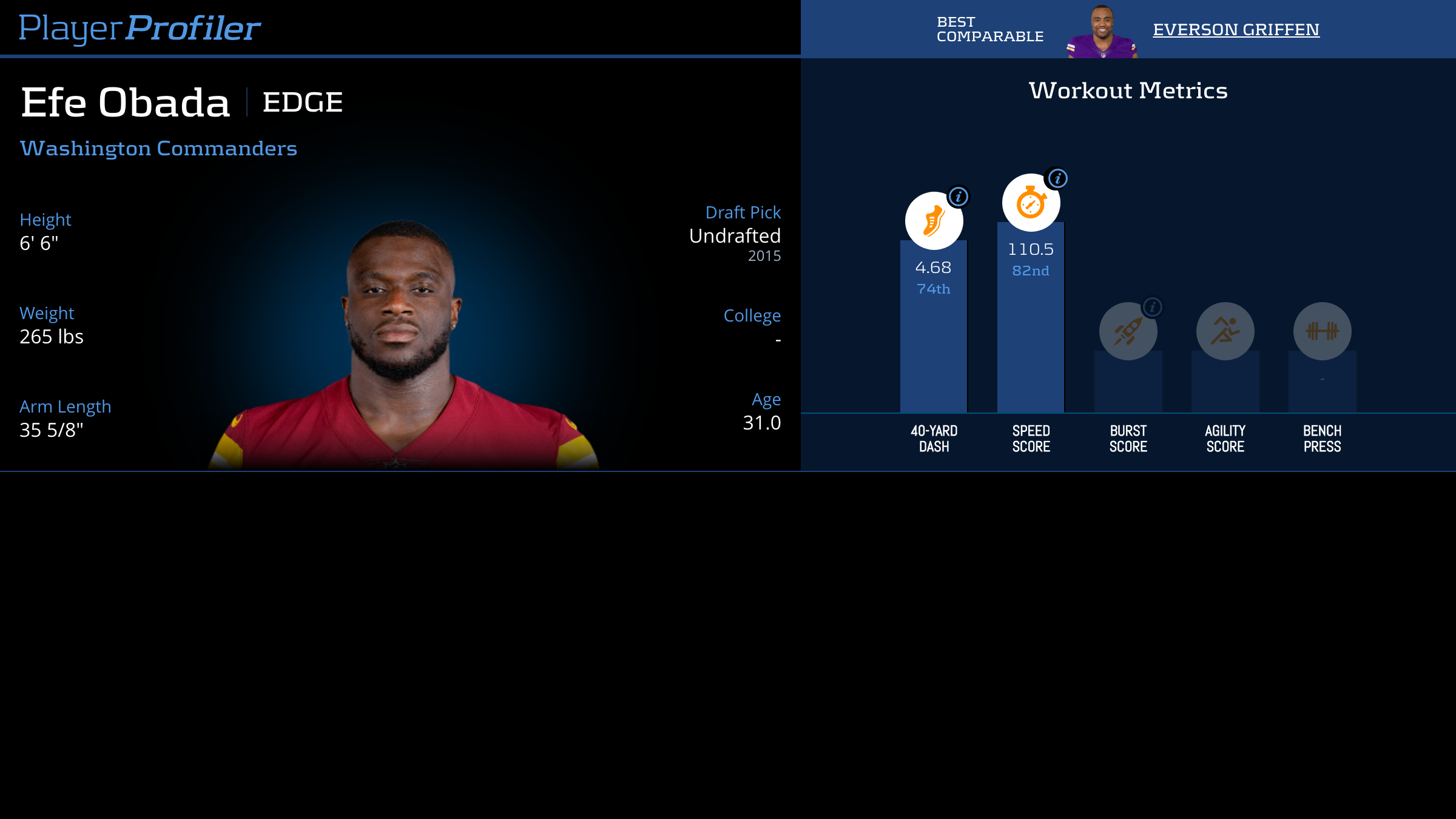Image resolution: width=1456 pixels, height=819 pixels.
Task: Select the 40-Yard Dash shoe icon
Action: (x=934, y=221)
